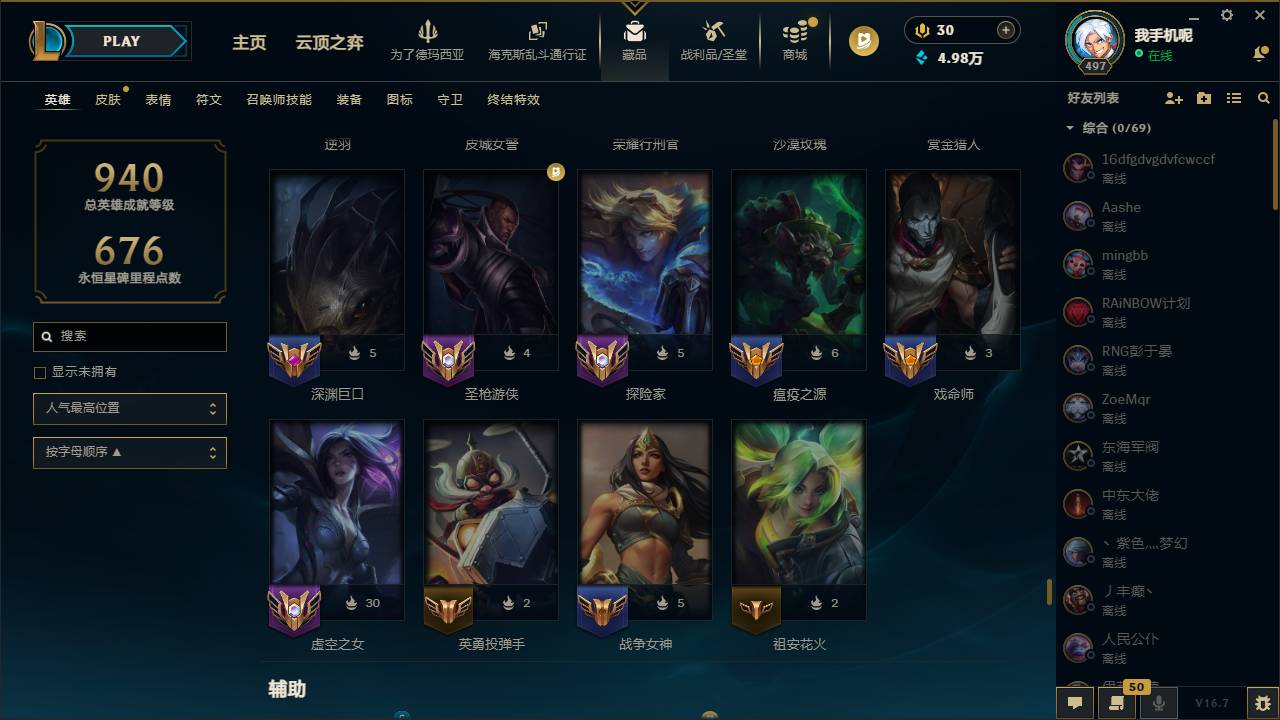This screenshot has width=1280, height=720.
Task: Click the plus to purchase RP
Action: (1007, 30)
